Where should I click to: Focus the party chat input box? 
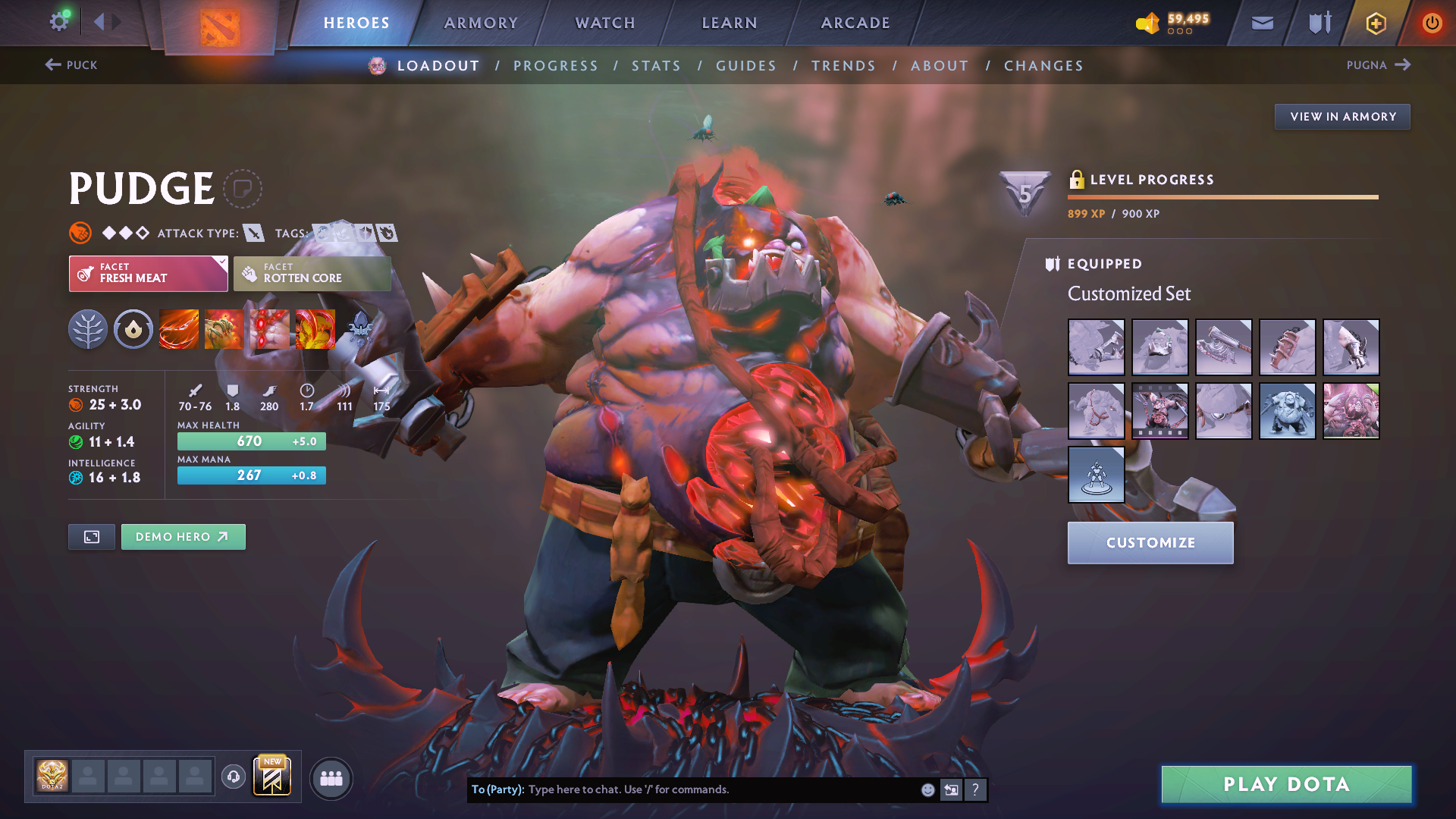point(720,789)
